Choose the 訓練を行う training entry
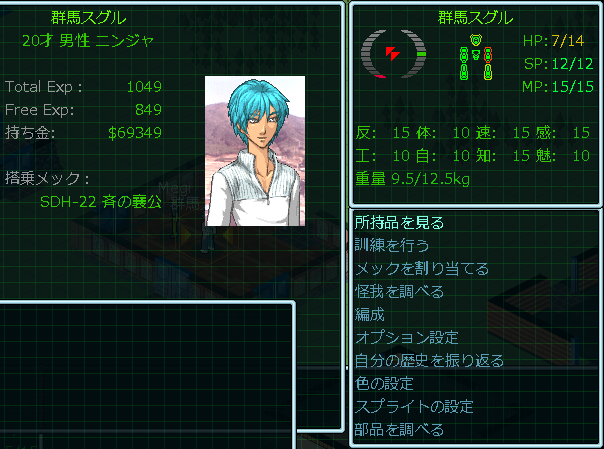Image resolution: width=604 pixels, height=449 pixels. [x=393, y=246]
